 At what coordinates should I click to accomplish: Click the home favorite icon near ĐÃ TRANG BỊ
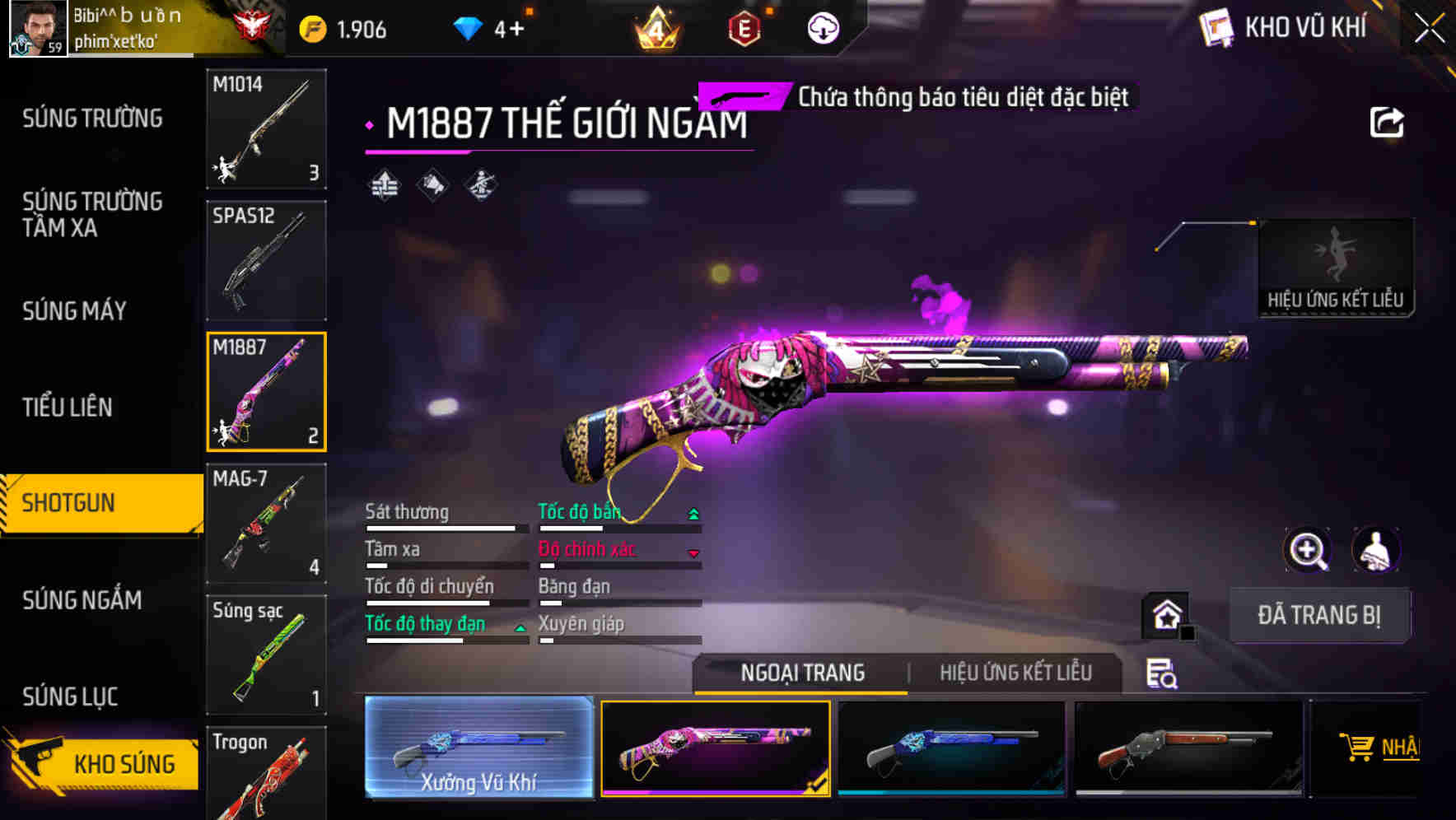[1168, 614]
